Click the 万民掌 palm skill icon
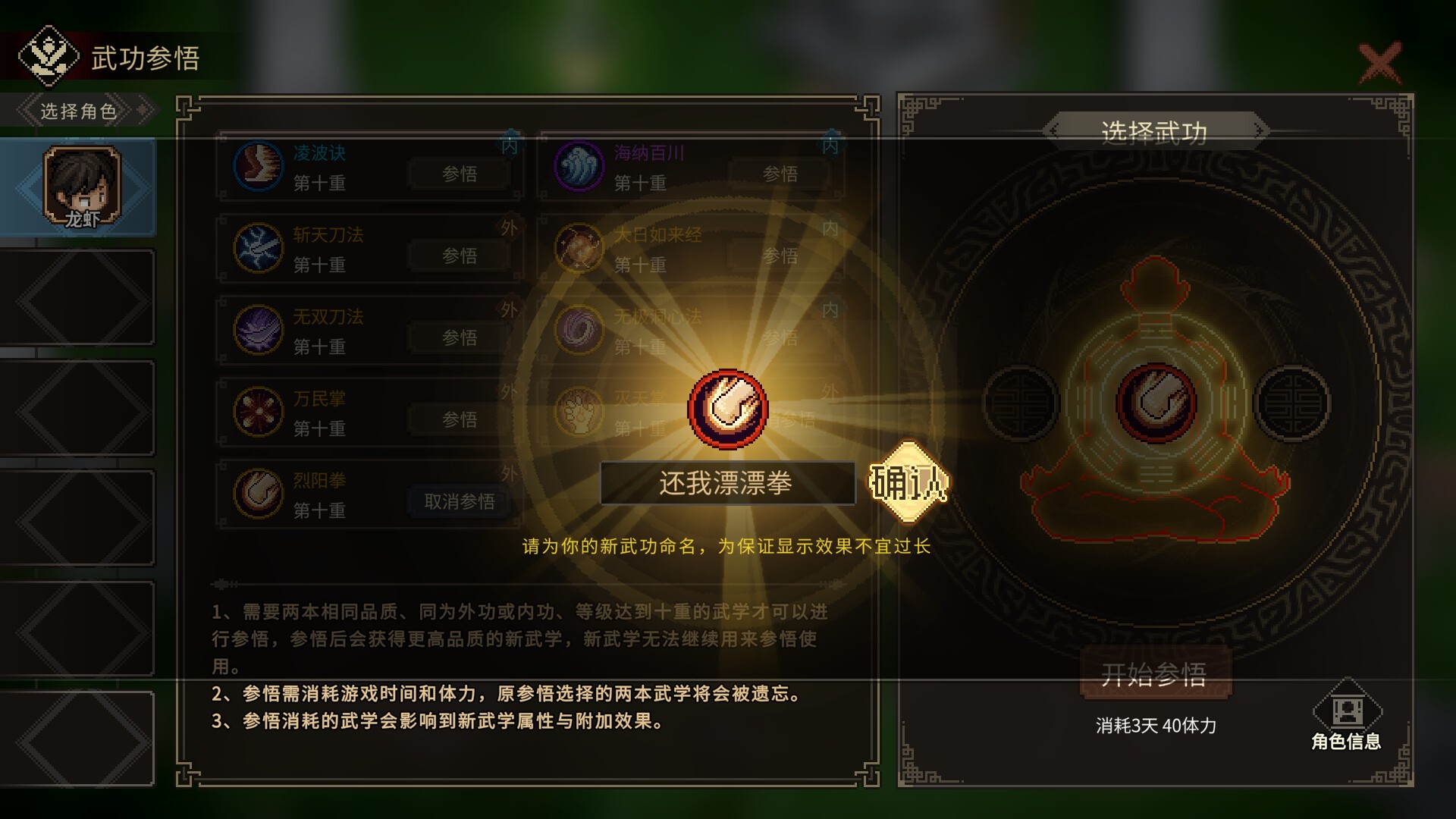The width and height of the screenshot is (1456, 819). (258, 412)
